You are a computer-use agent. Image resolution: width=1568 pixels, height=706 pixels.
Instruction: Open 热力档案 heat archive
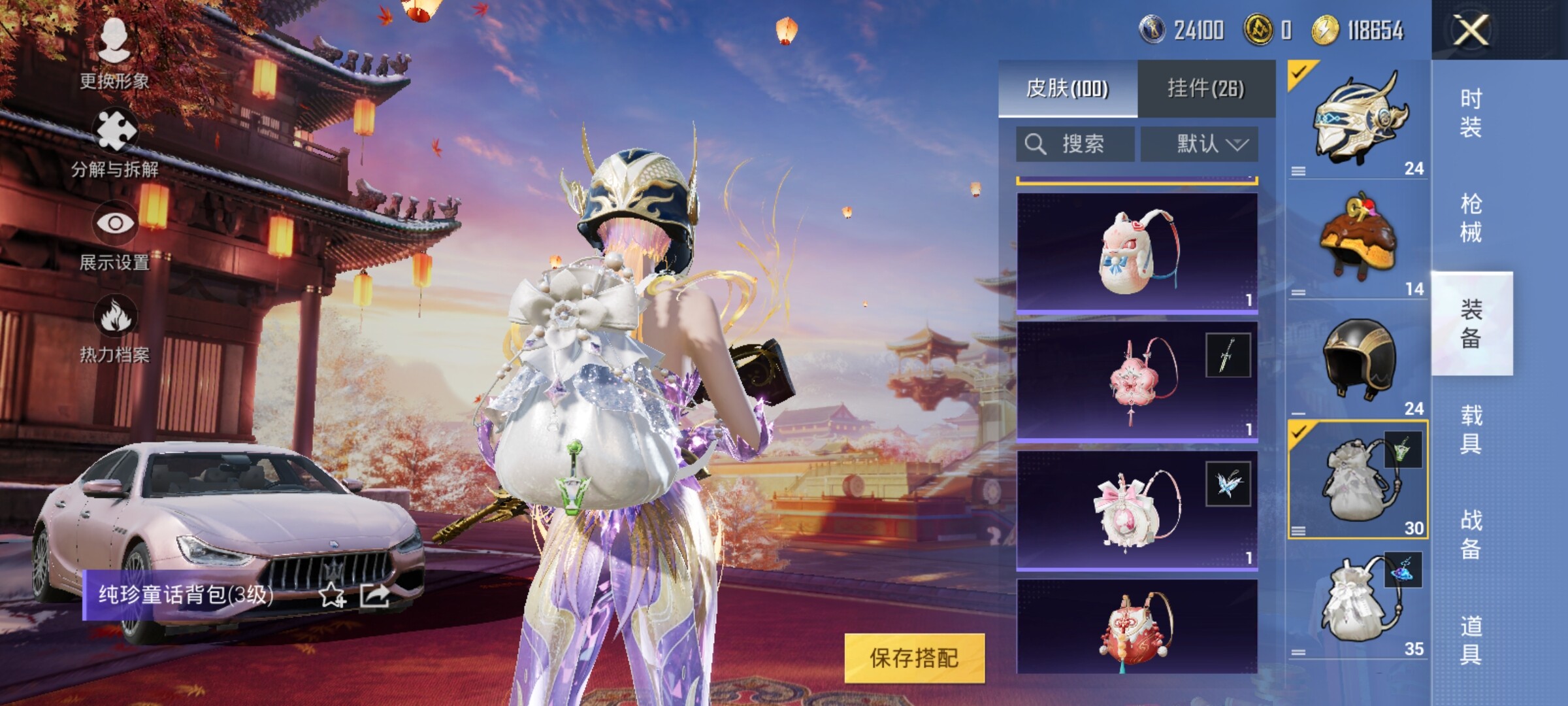coord(114,328)
